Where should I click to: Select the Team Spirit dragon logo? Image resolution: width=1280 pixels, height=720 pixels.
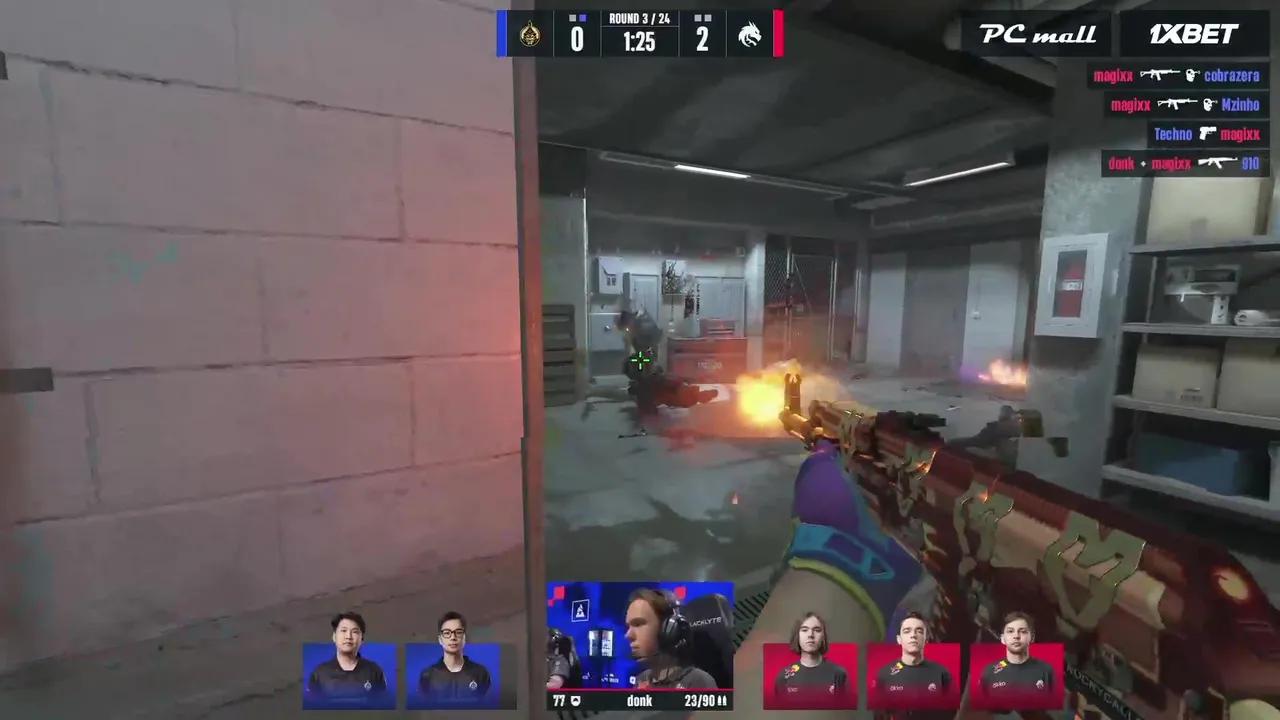[x=750, y=34]
